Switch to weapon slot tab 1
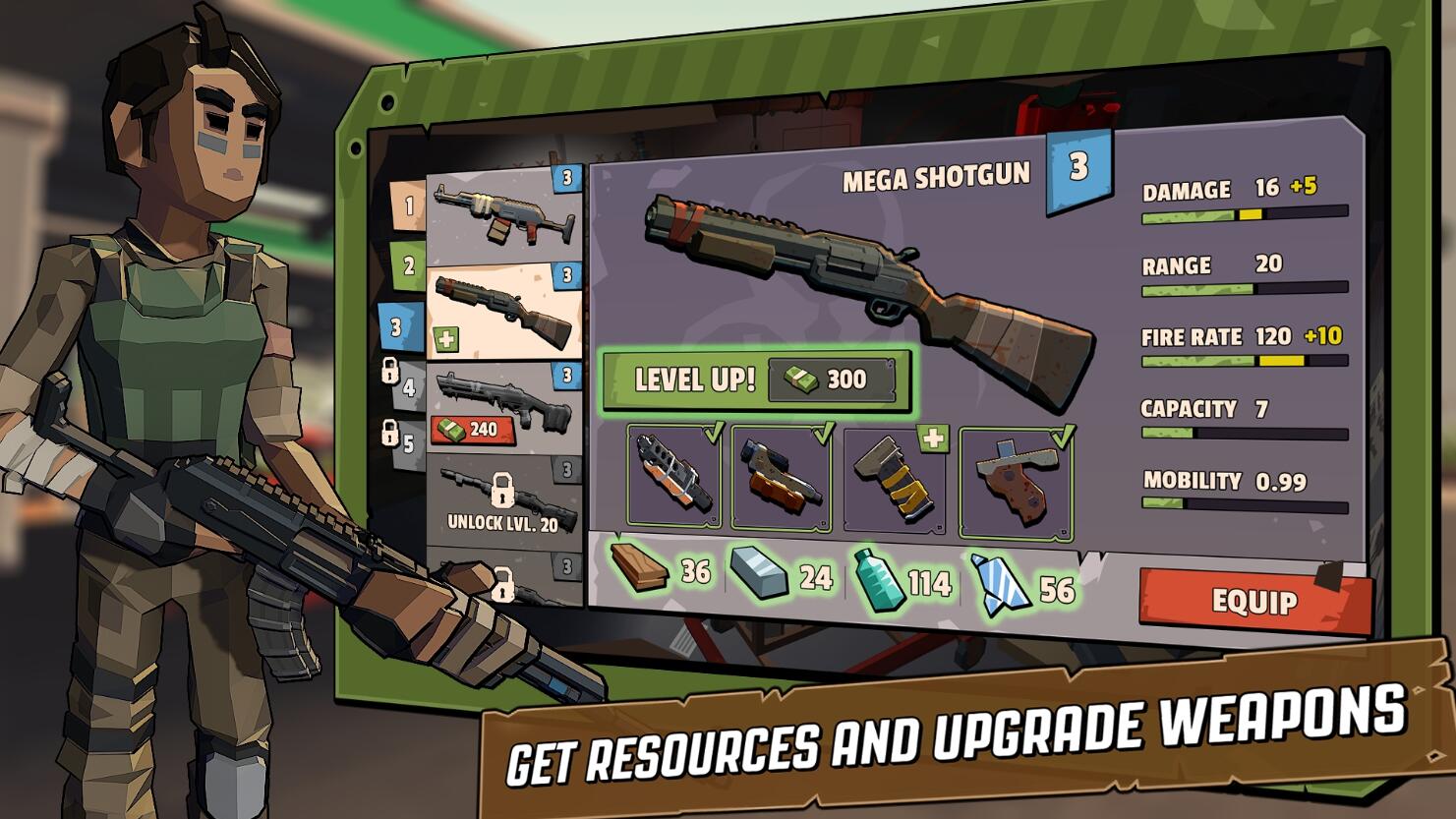1456x819 pixels. (408, 205)
